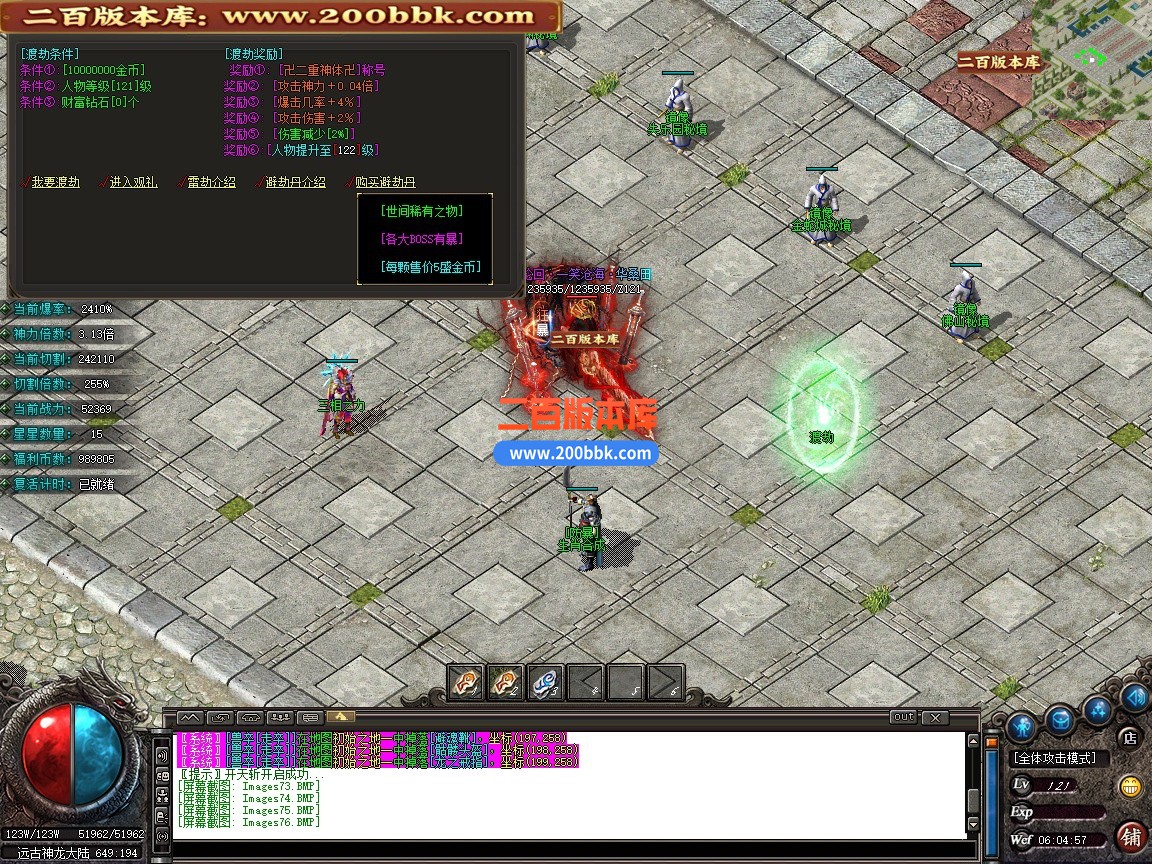1152x864 pixels.
Task: Use the third hotbar slot with the blue item
Action: click(545, 683)
